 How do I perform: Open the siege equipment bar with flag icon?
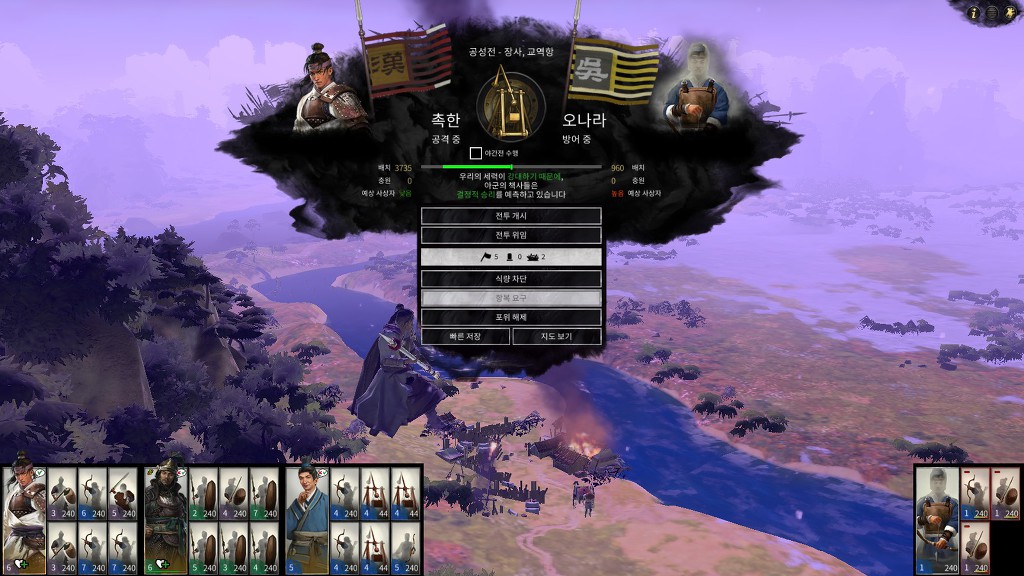(511, 257)
